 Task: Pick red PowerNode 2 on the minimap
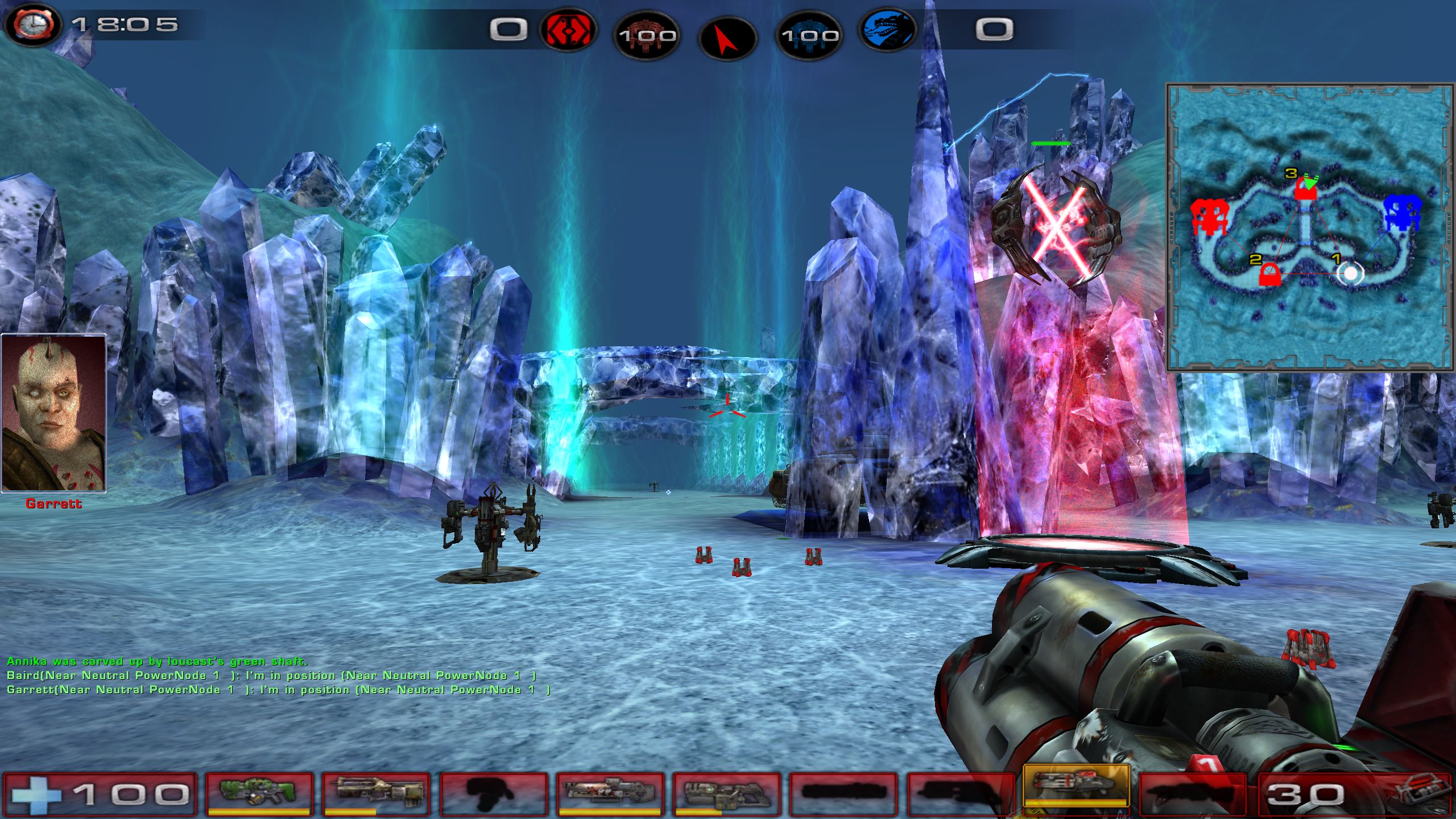[x=1268, y=275]
